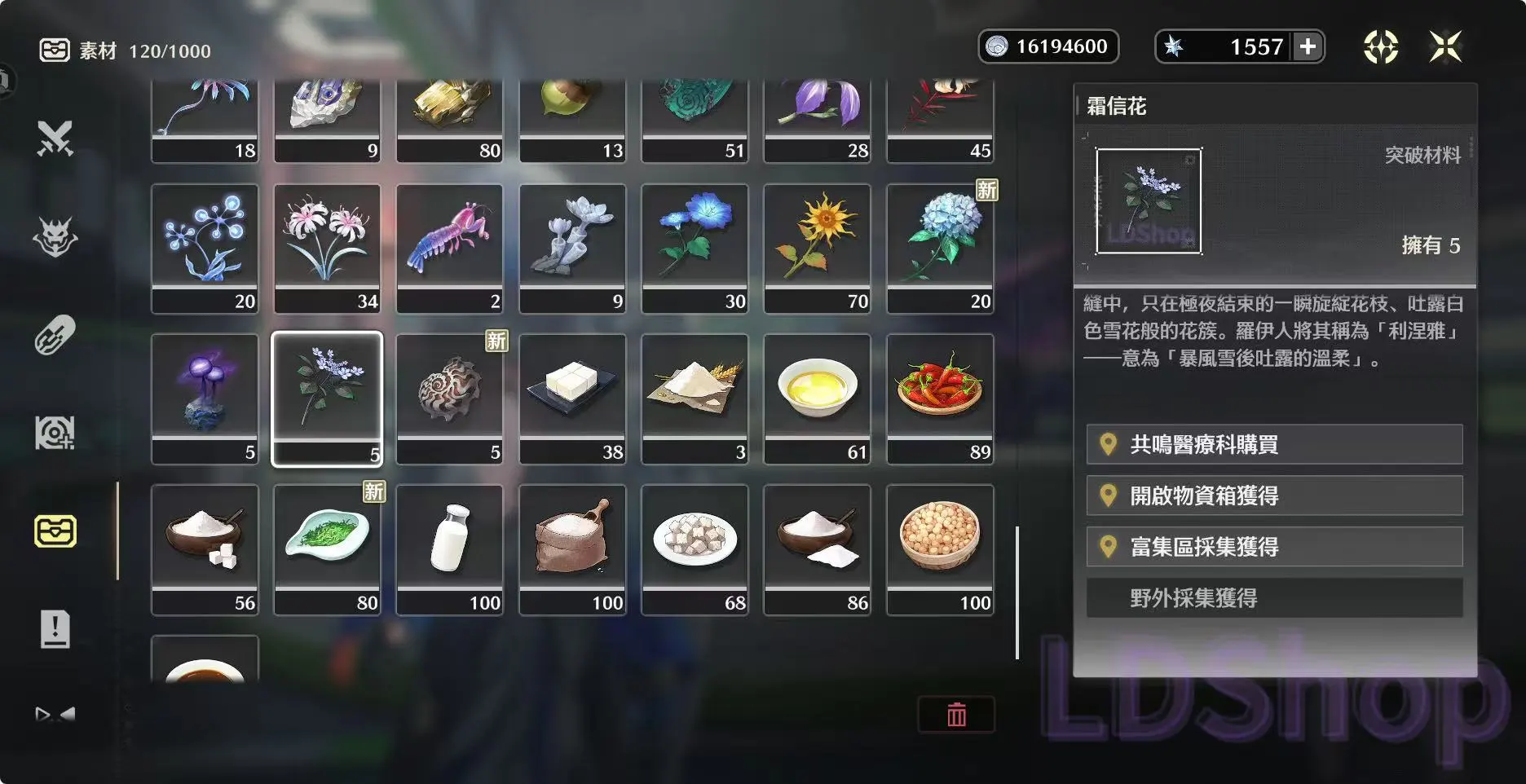Choose the bowl of yellow oil

click(817, 399)
